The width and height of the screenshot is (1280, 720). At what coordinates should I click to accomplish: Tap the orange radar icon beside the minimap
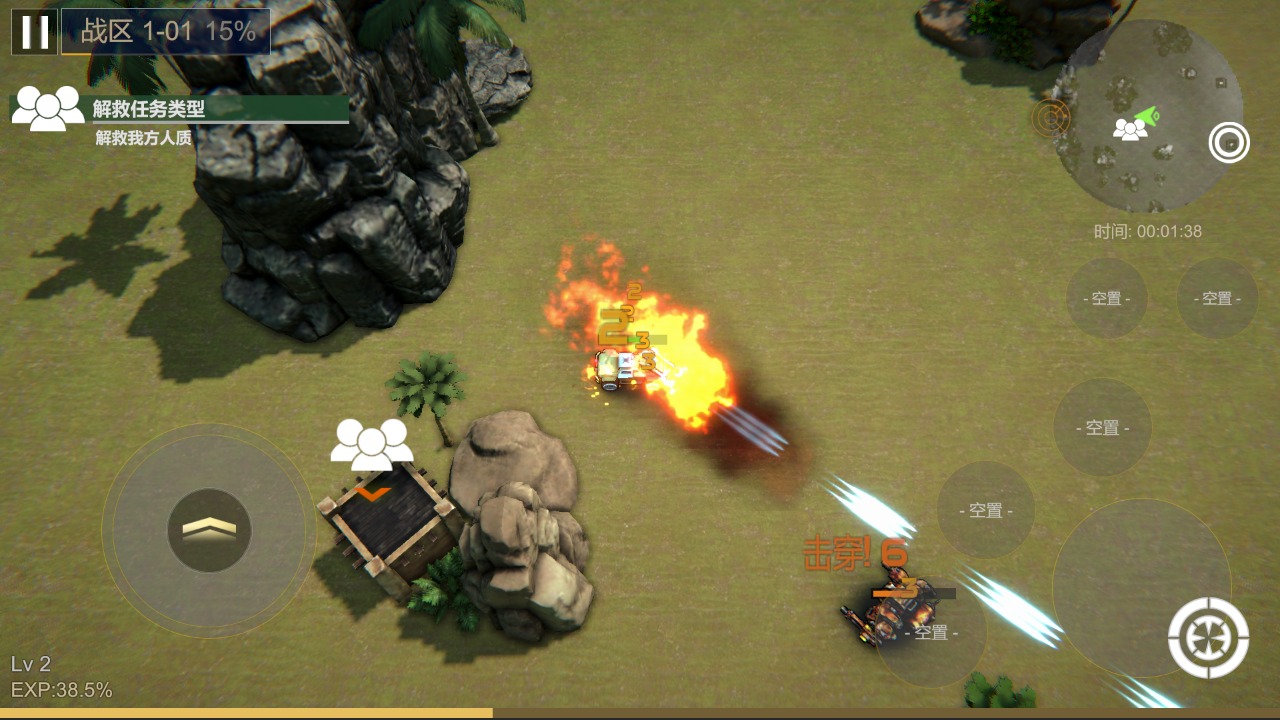tap(1051, 118)
